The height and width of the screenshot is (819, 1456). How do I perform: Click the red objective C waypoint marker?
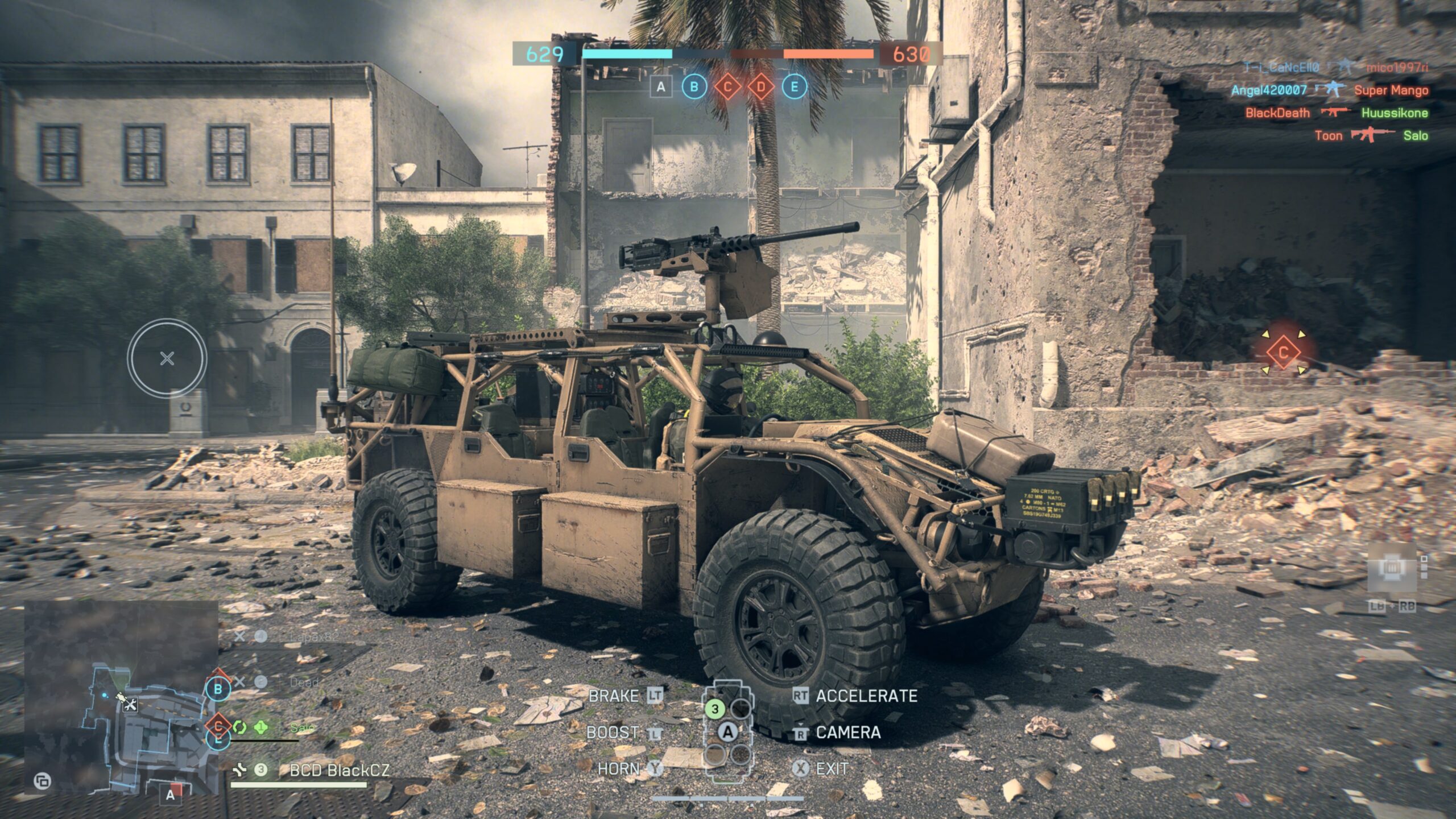pyautogui.click(x=1283, y=353)
